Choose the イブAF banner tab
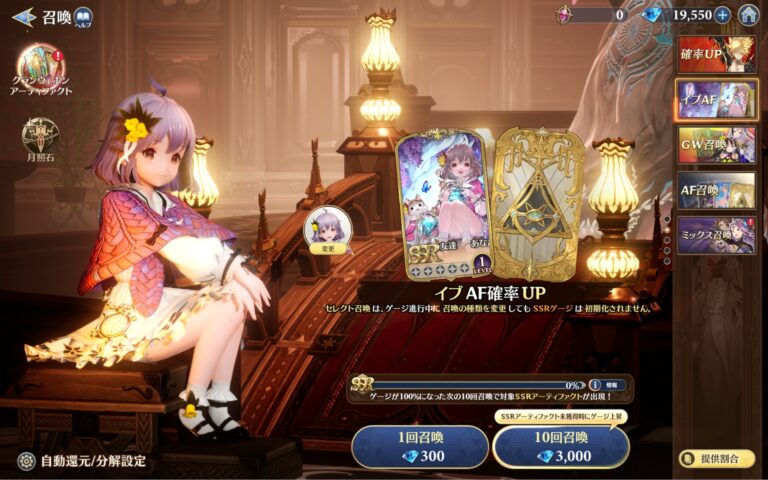 point(716,100)
